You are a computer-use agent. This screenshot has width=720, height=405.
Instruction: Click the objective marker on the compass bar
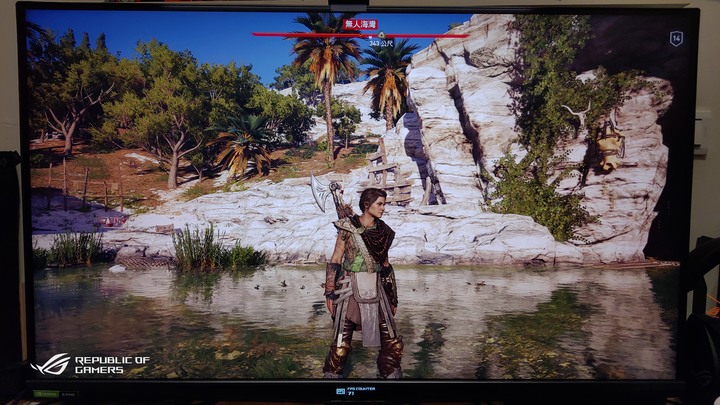coord(381,35)
